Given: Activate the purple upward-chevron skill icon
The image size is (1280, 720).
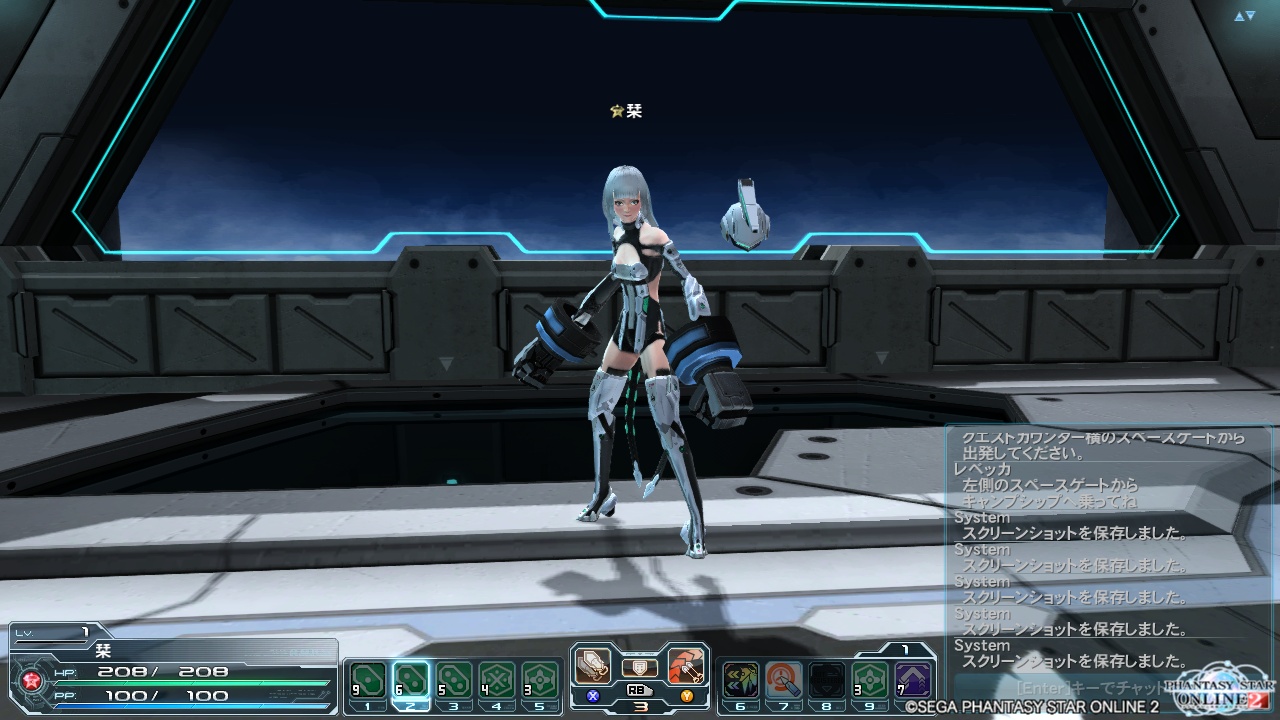Looking at the screenshot, I should tap(912, 681).
